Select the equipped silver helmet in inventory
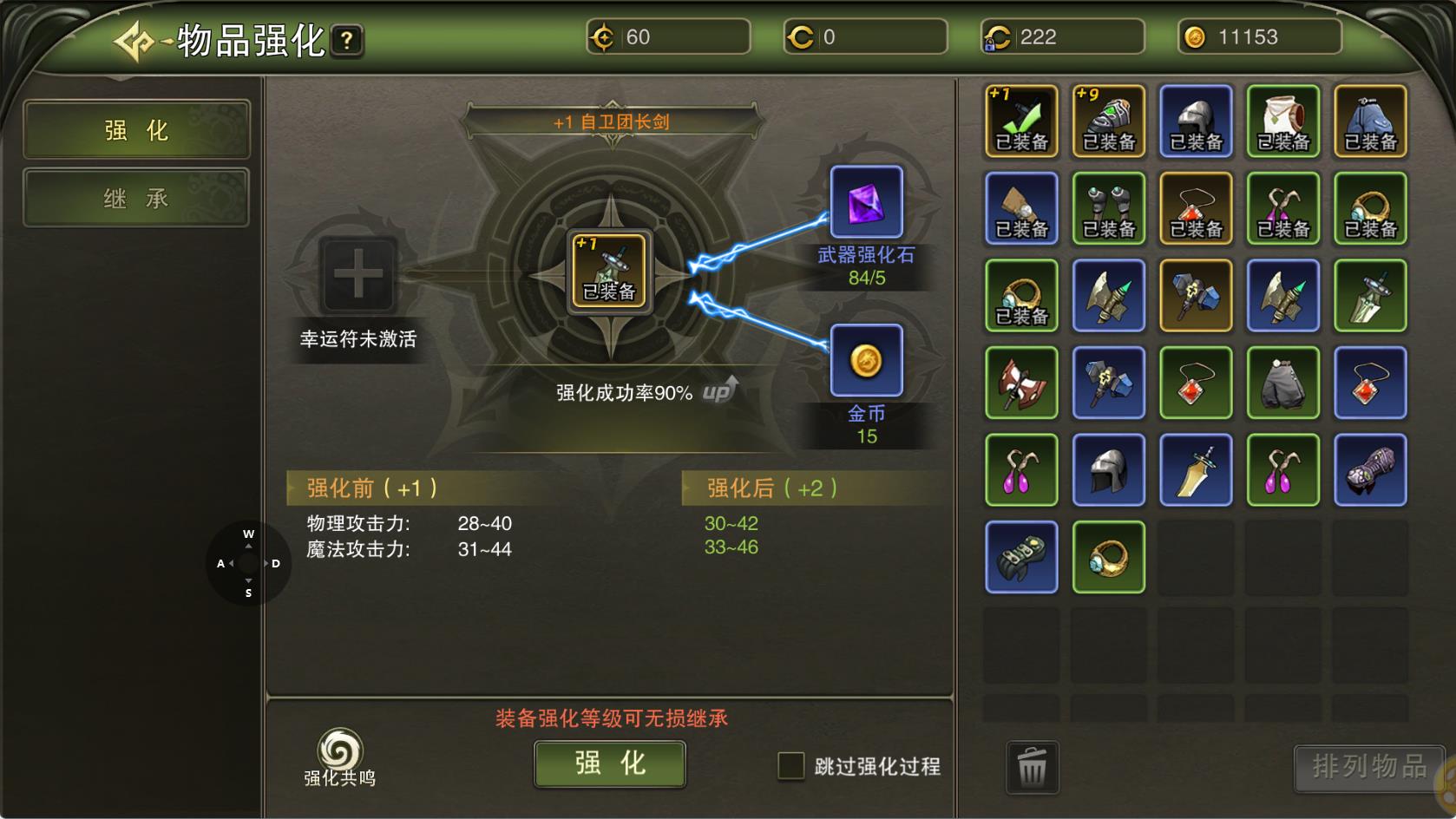 click(x=1196, y=121)
